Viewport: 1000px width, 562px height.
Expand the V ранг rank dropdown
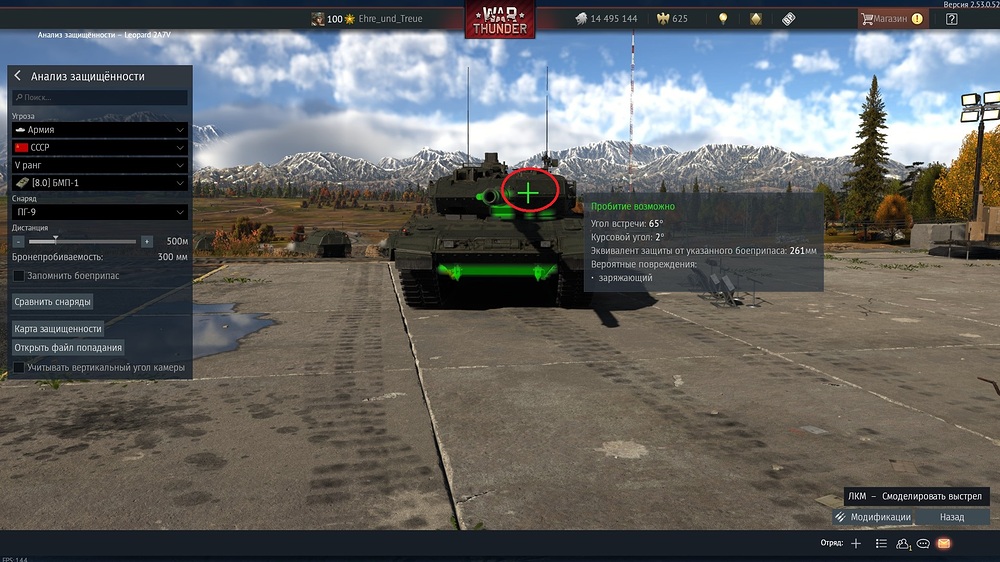point(100,165)
